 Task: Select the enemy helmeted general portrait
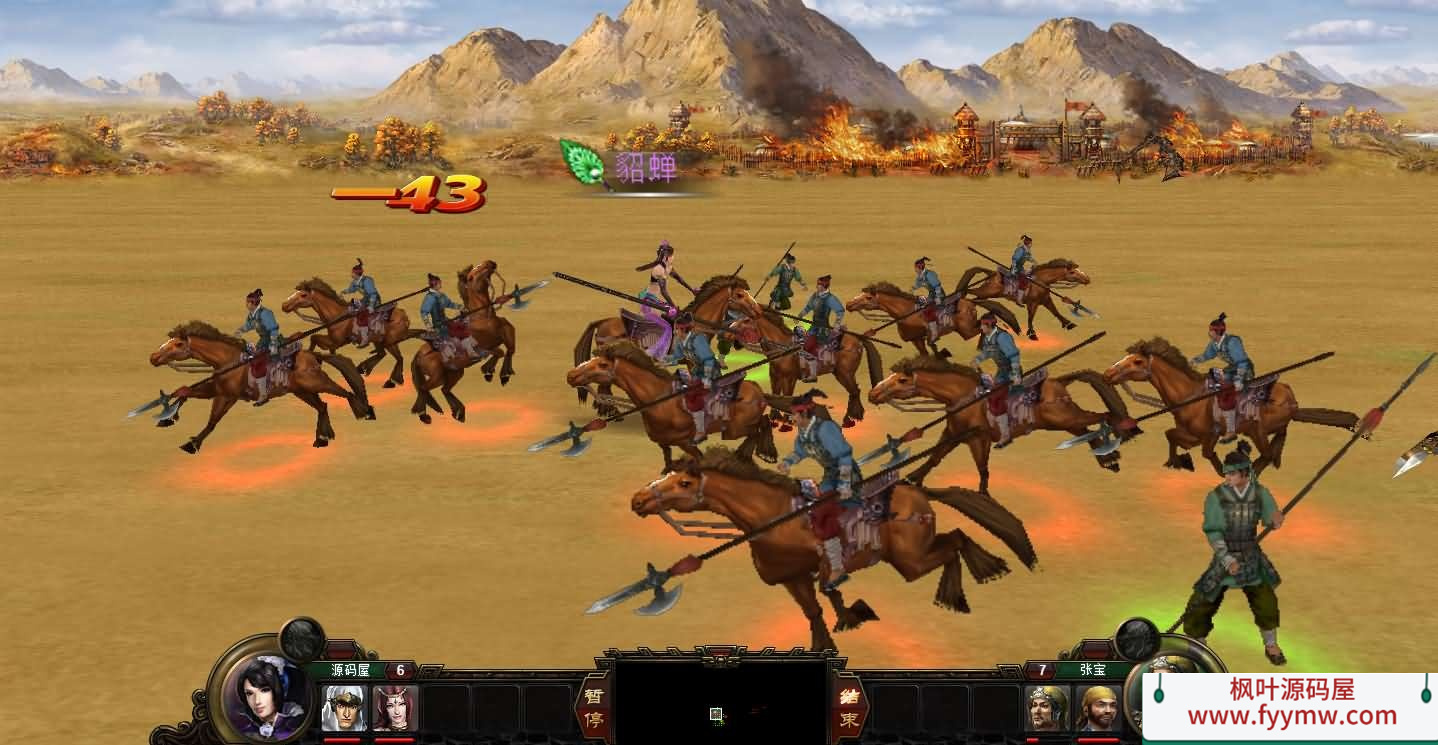pos(1046,708)
